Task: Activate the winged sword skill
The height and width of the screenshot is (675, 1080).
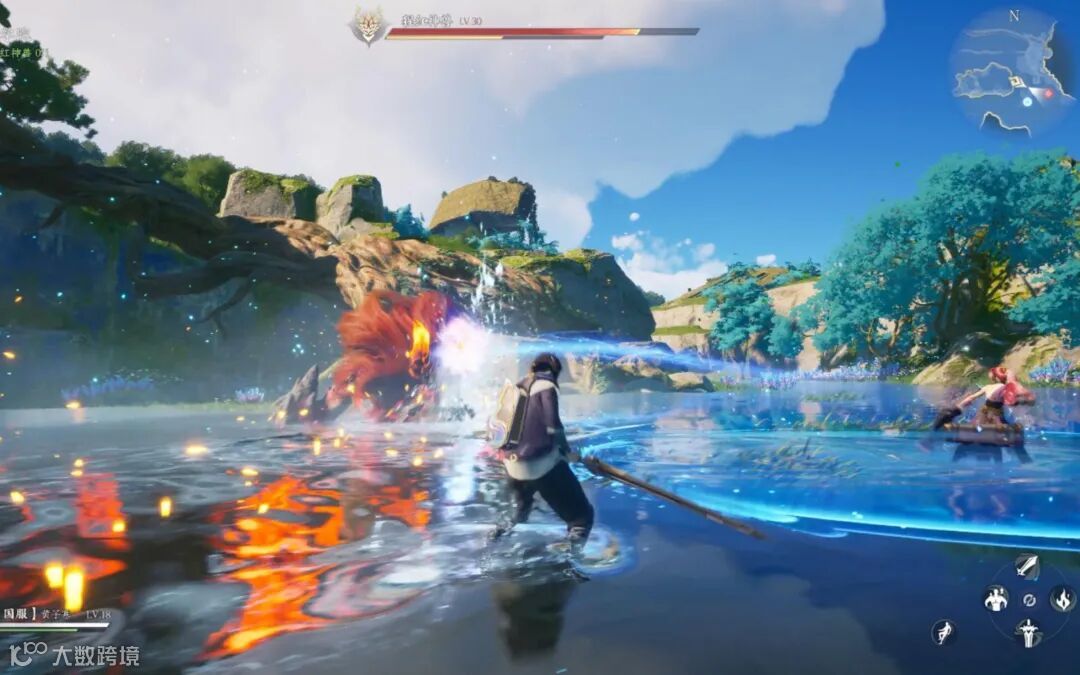Action: click(1028, 632)
